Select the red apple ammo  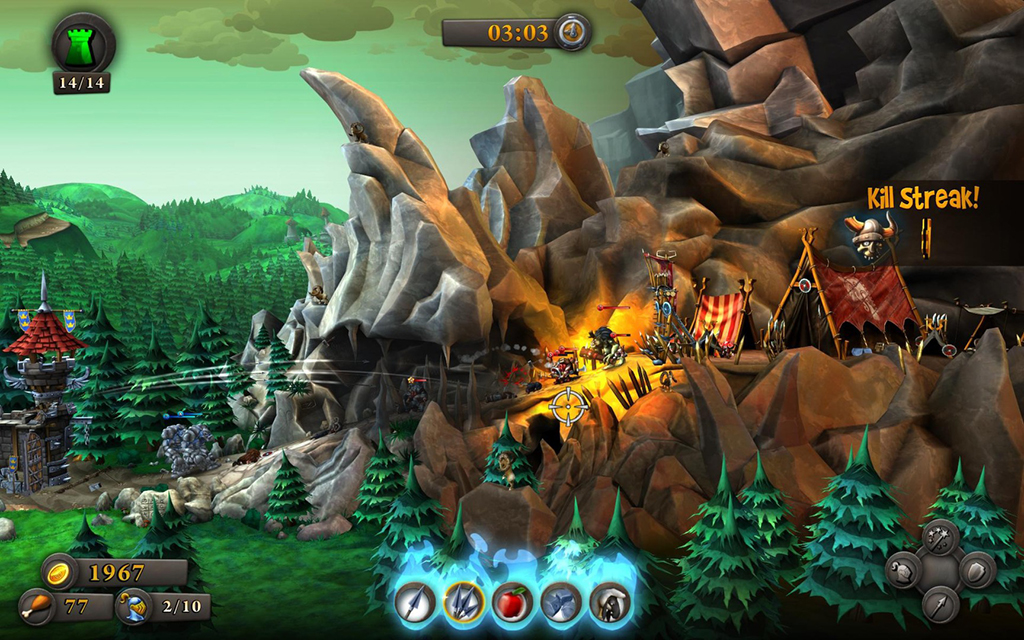coord(511,602)
